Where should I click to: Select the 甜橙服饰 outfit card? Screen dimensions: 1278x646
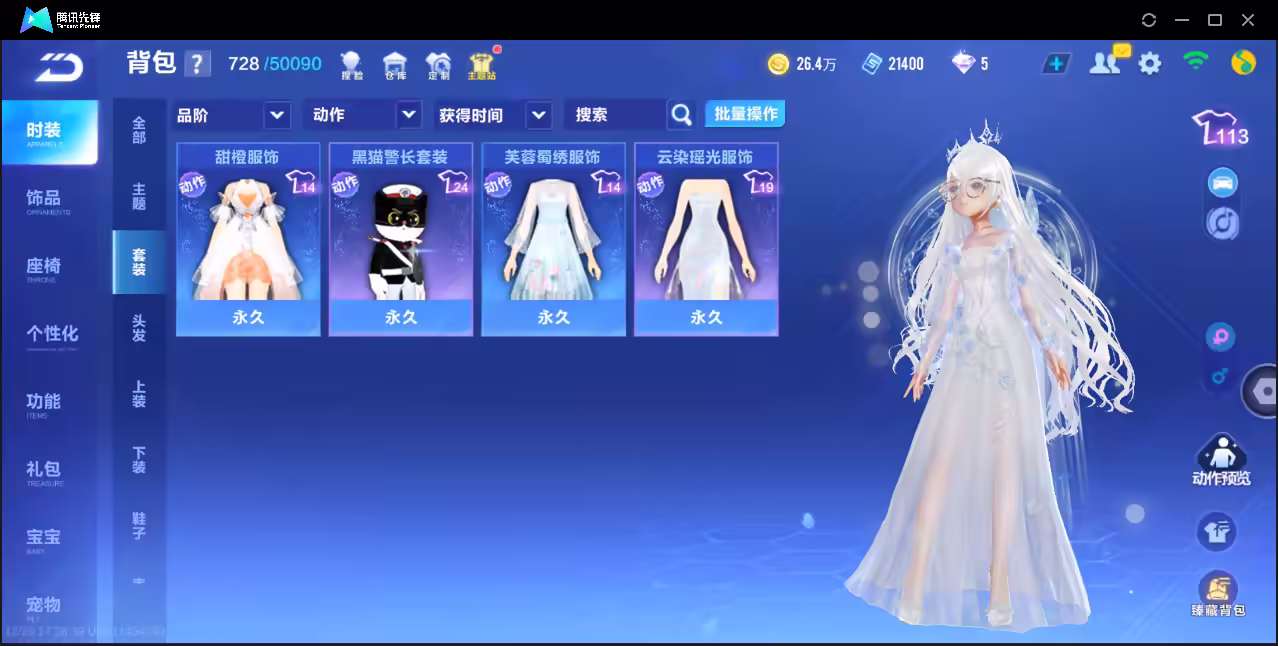248,239
